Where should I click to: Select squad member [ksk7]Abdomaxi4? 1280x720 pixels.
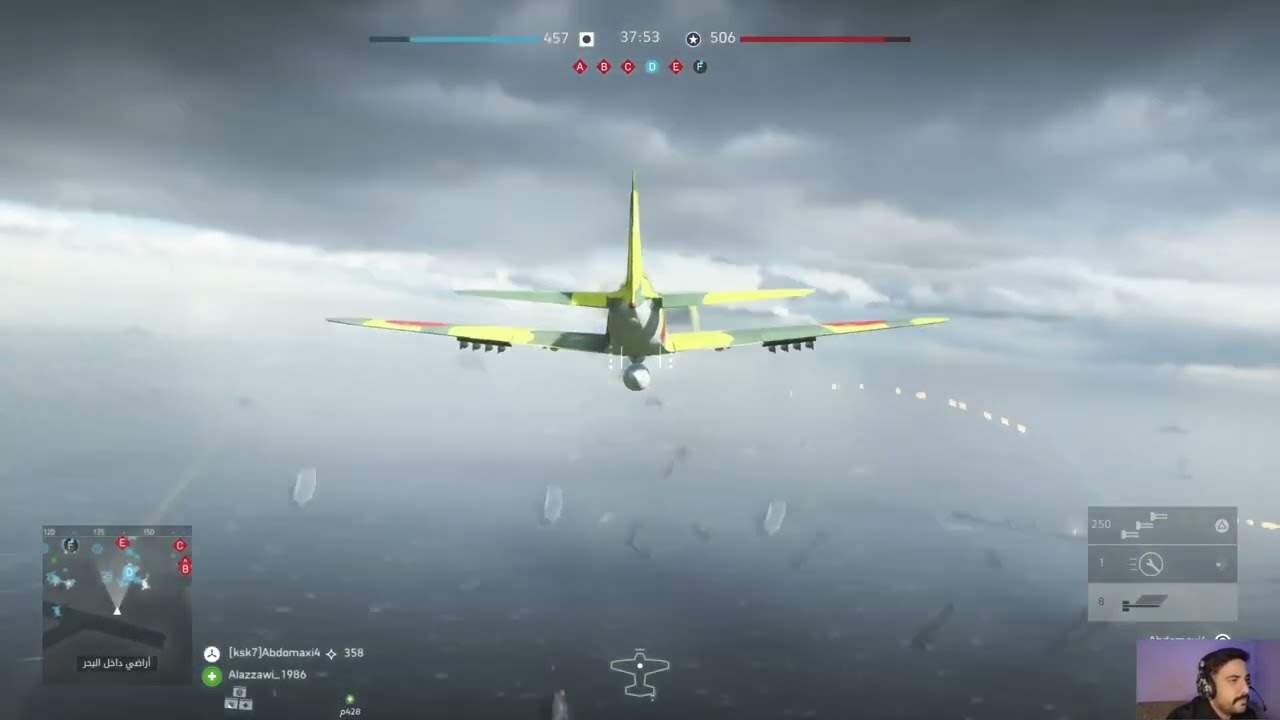274,653
